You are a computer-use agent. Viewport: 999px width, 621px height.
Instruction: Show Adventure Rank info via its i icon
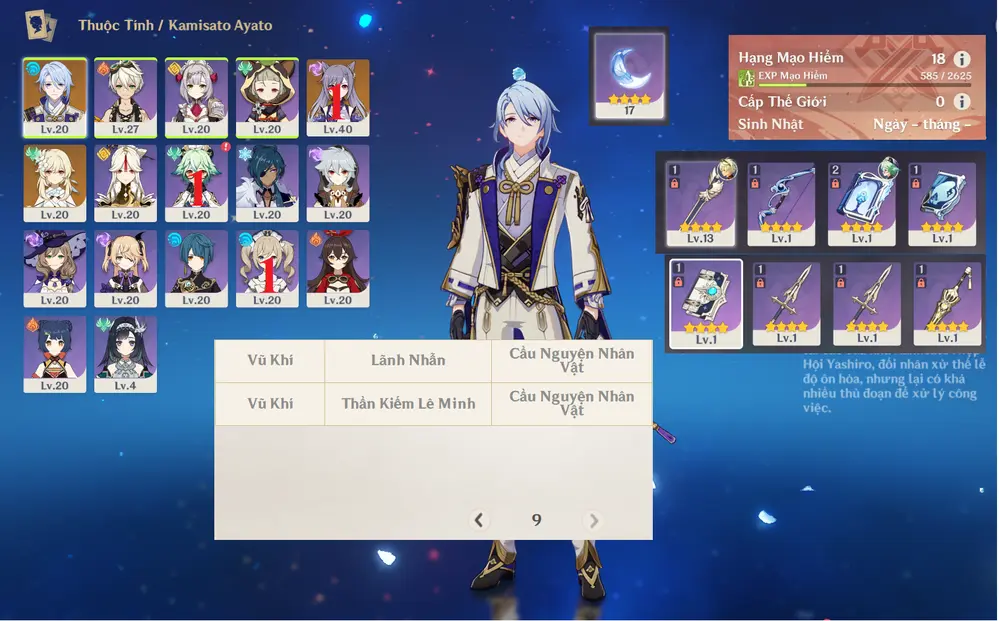[962, 59]
